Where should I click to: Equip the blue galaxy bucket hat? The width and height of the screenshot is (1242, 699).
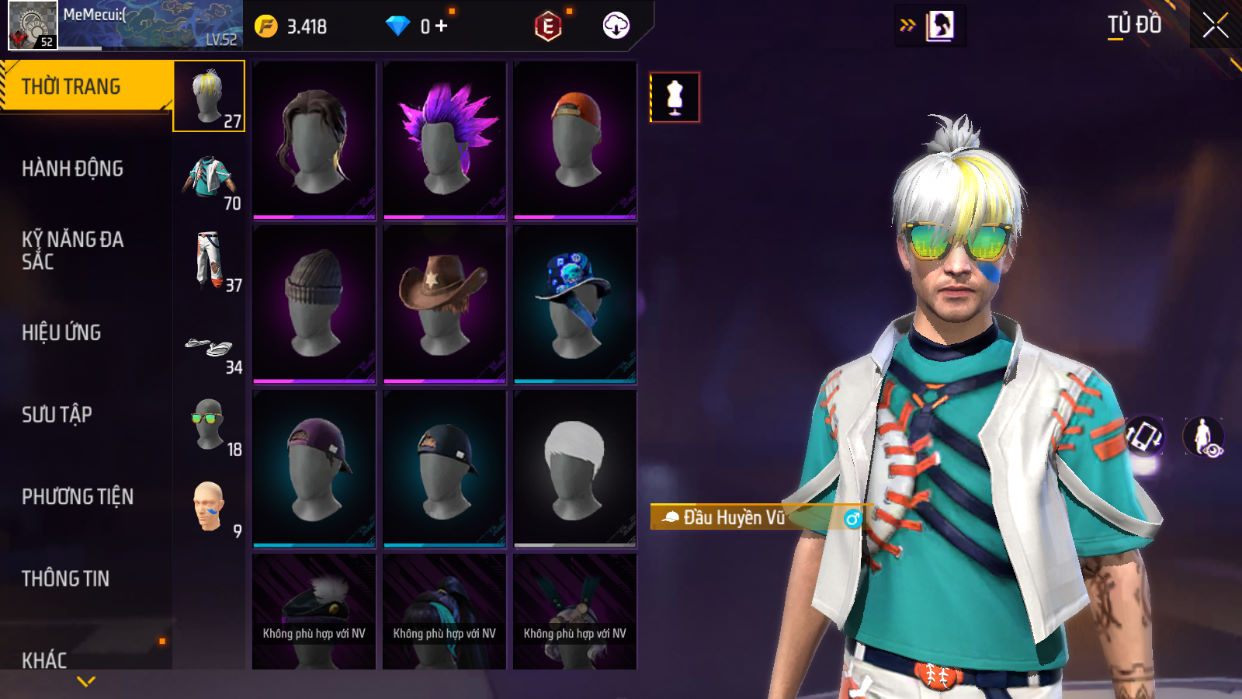tap(575, 304)
